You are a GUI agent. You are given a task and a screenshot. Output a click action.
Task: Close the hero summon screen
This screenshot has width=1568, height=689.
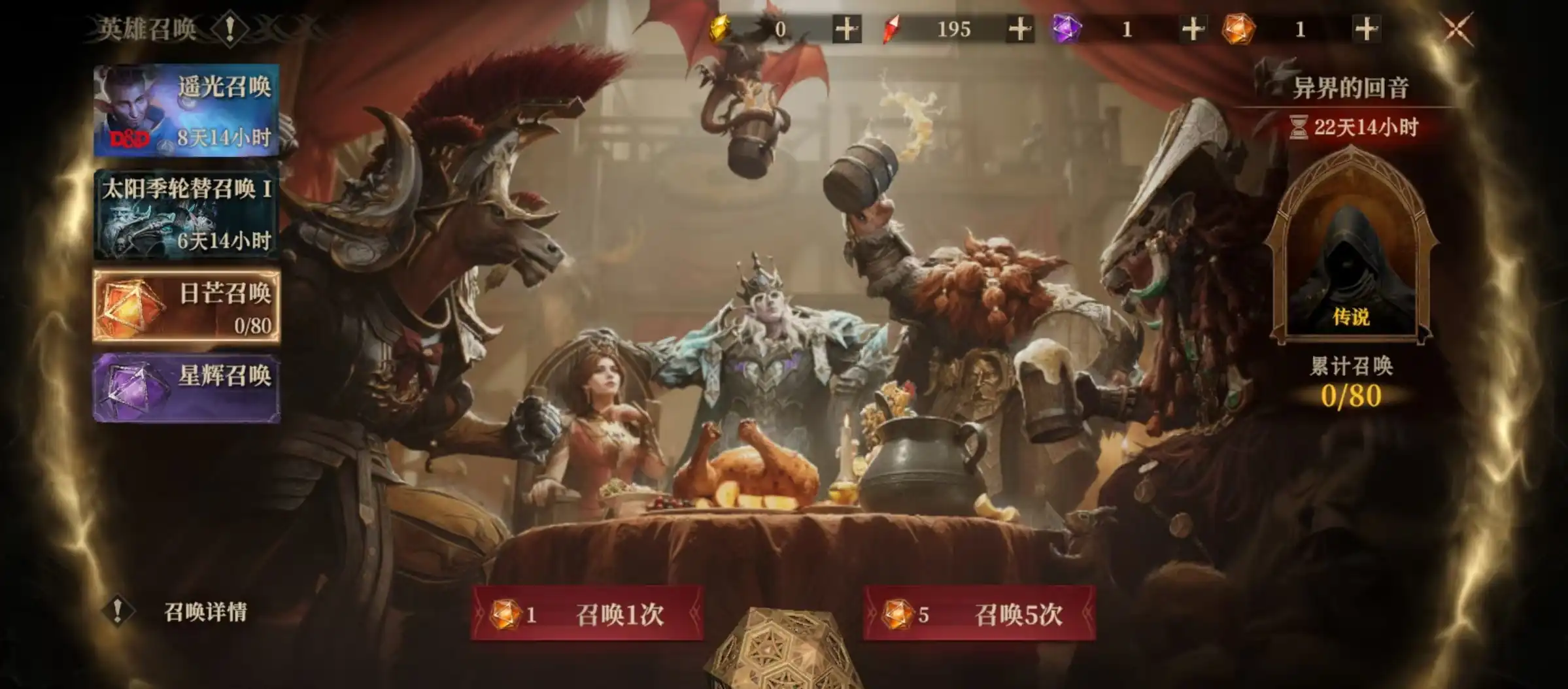click(1457, 29)
